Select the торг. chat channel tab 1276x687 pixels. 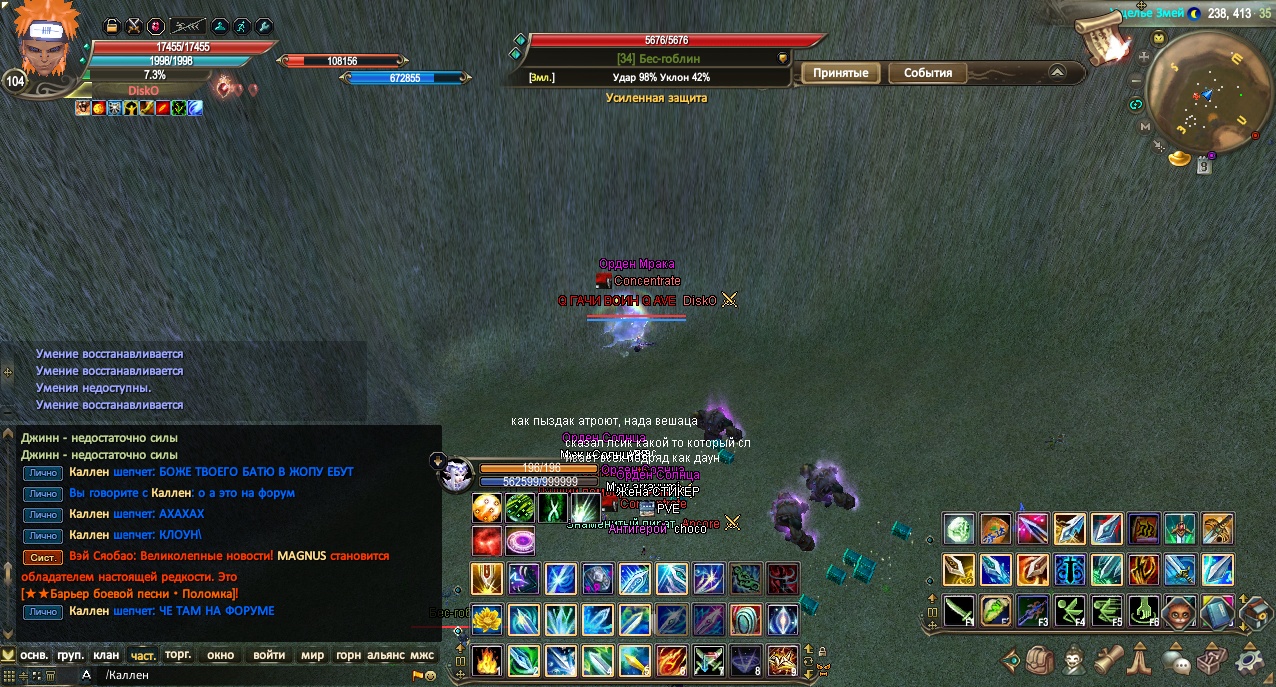(x=177, y=656)
